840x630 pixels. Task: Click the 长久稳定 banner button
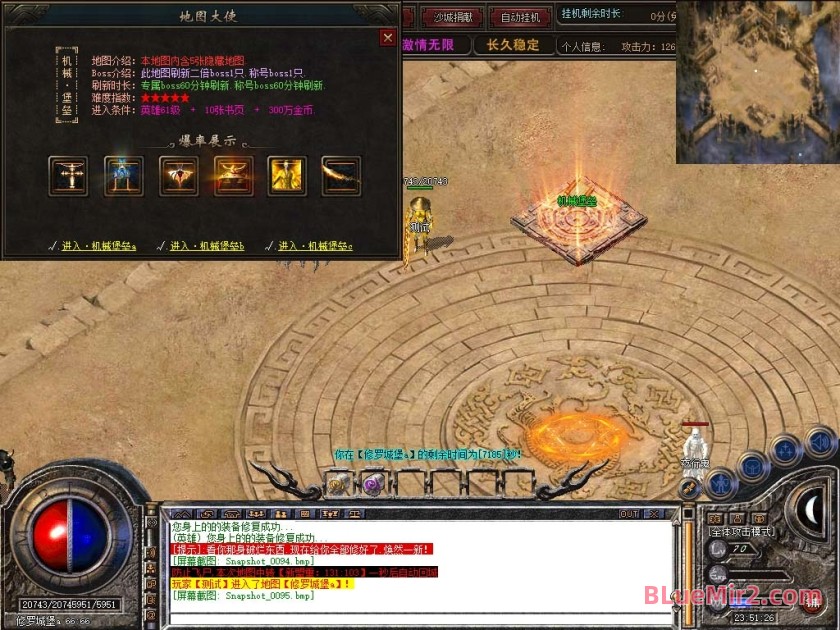513,45
